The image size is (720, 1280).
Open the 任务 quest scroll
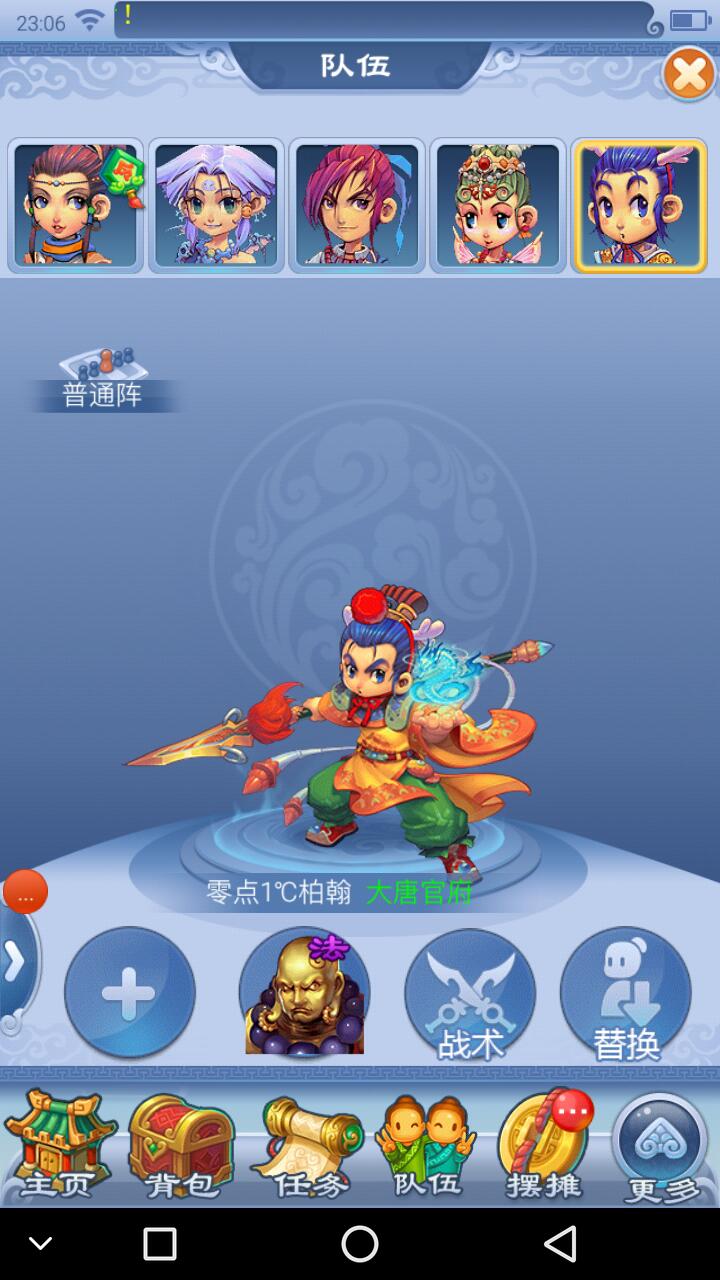pos(305,1147)
